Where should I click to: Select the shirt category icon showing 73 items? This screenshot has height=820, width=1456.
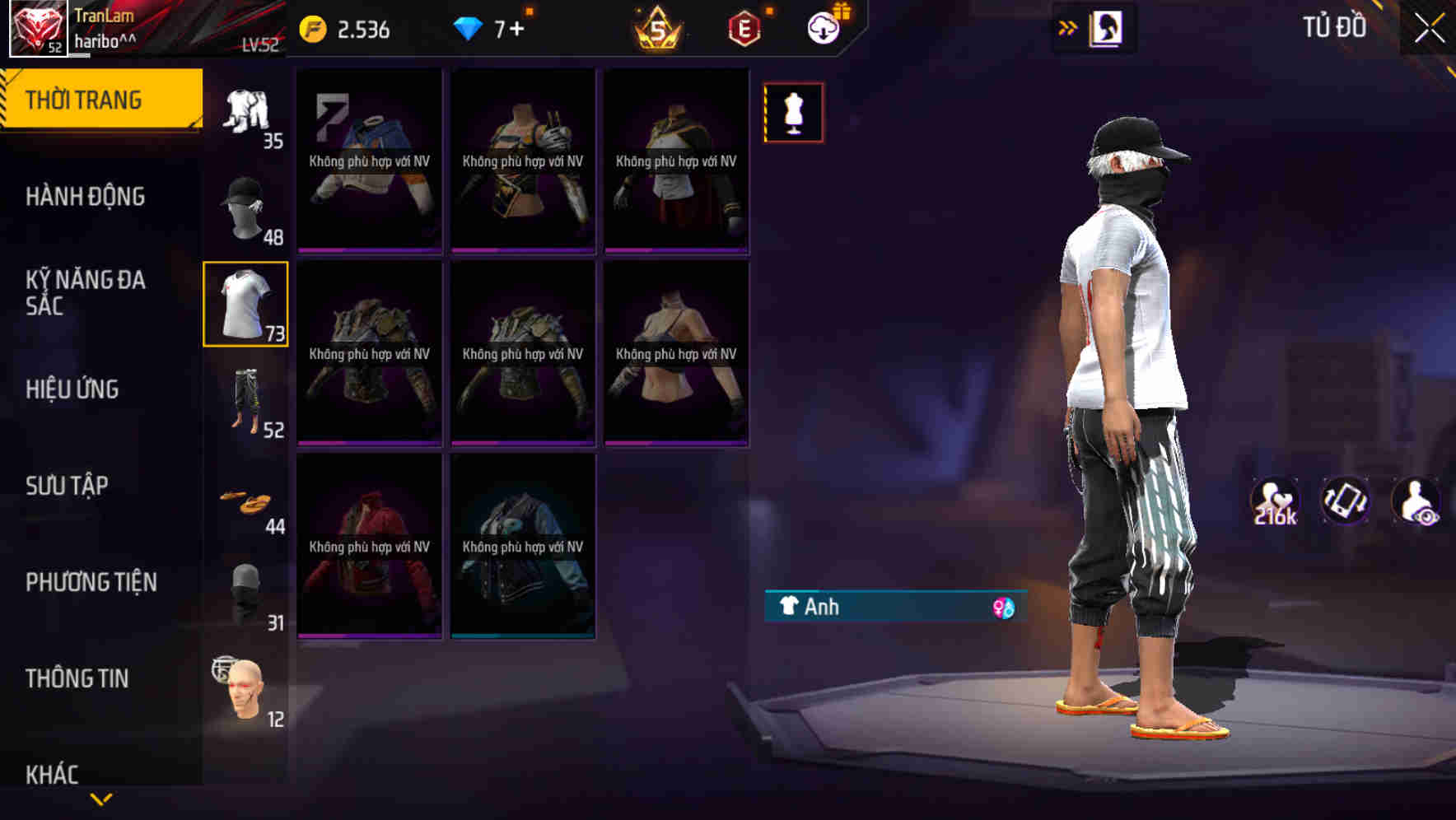click(x=245, y=305)
